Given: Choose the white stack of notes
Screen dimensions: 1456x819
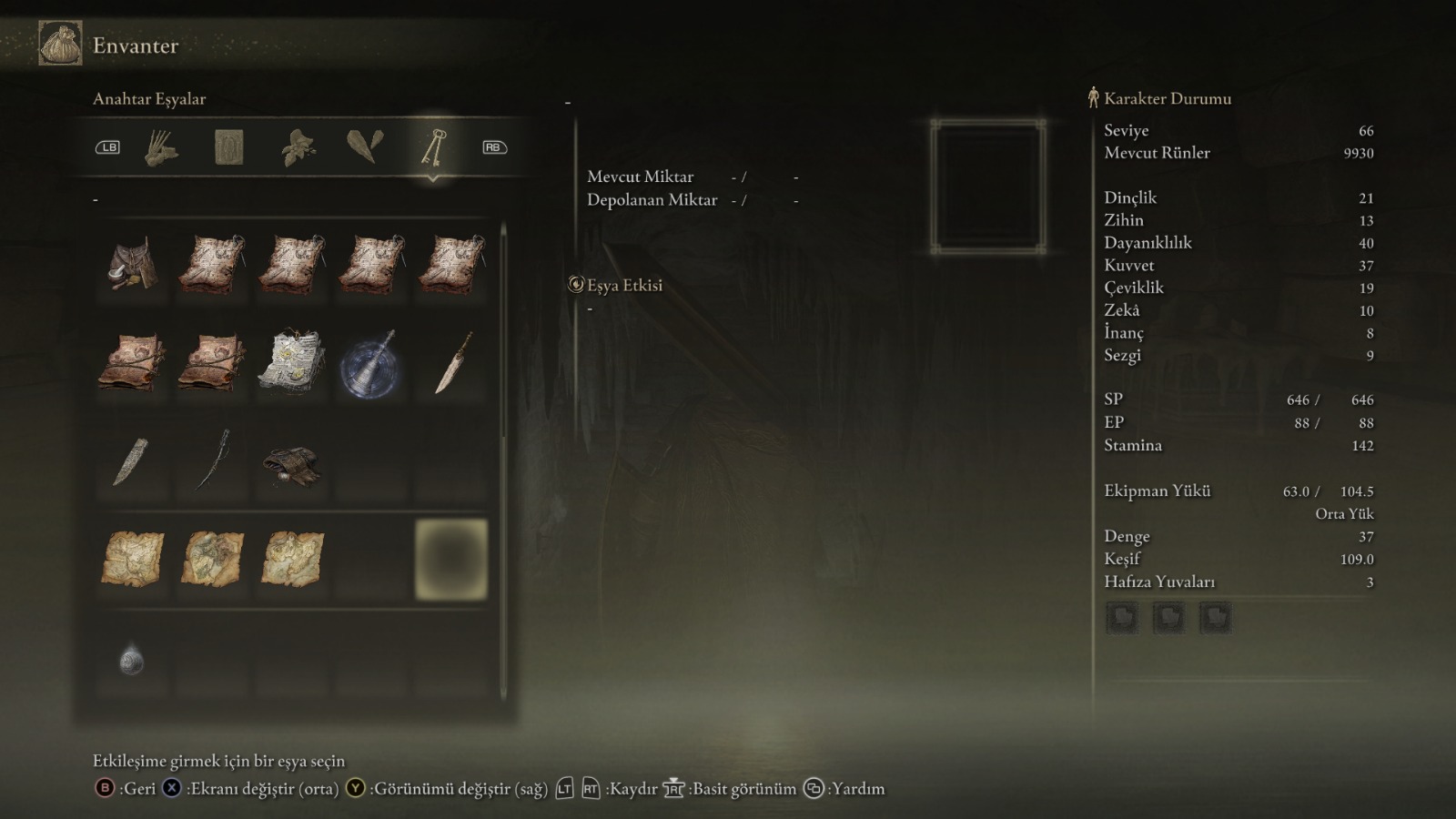Looking at the screenshot, I should [x=291, y=362].
